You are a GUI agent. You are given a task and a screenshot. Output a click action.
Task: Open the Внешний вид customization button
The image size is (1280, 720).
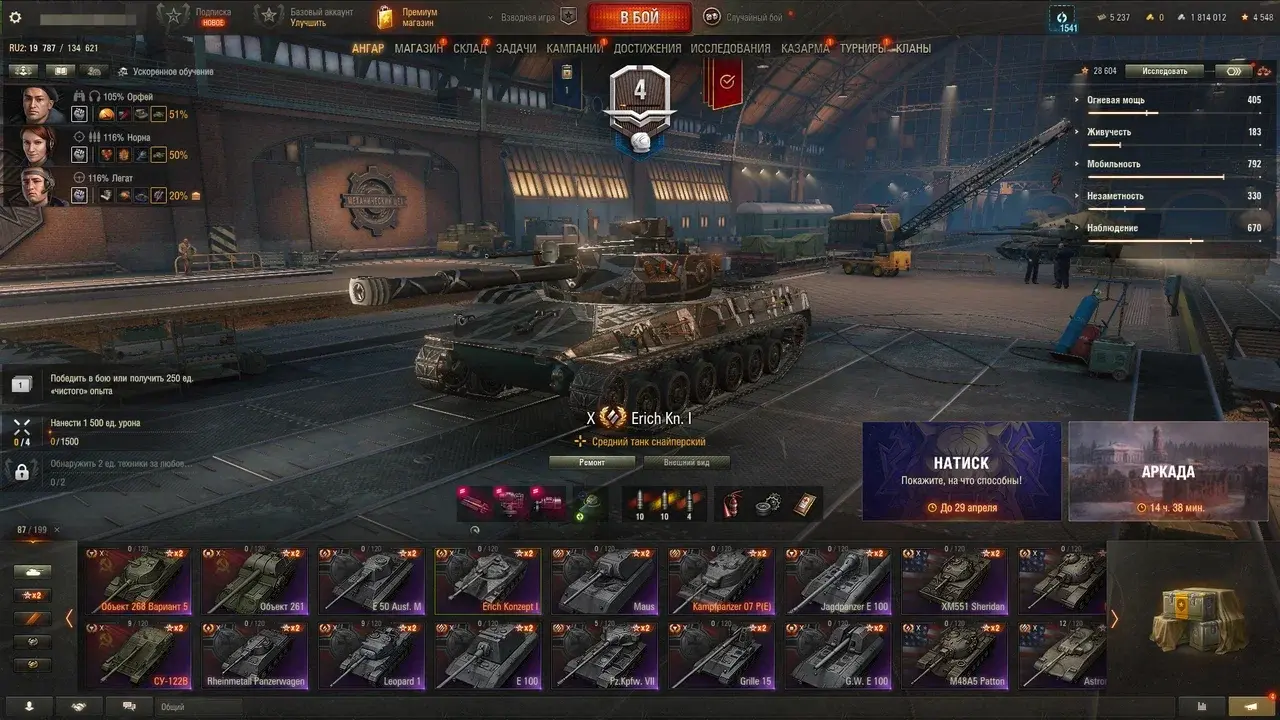coord(686,462)
